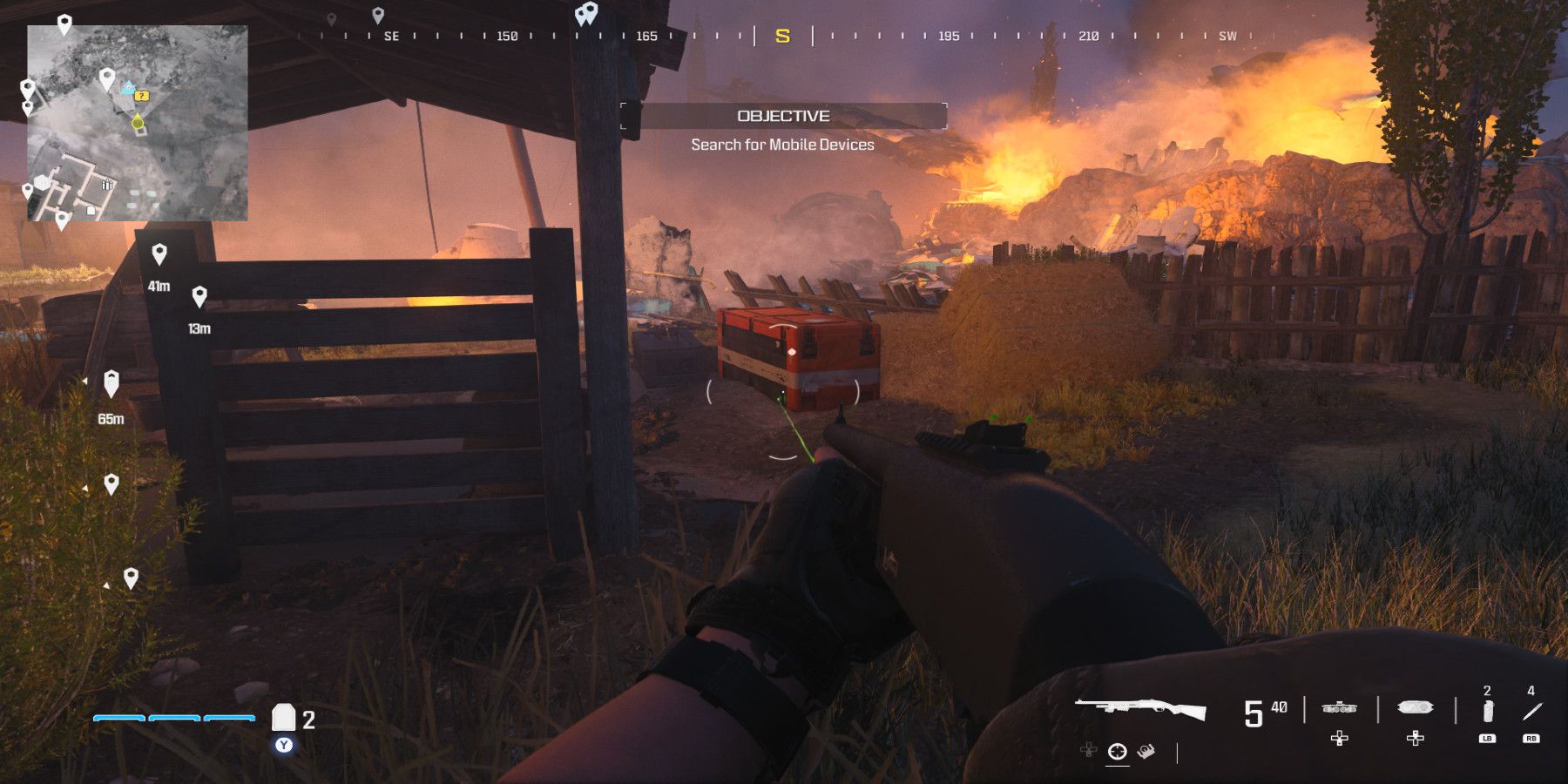1568x784 pixels.
Task: Toggle the yellow question marker on the minimap
Action: [141, 98]
